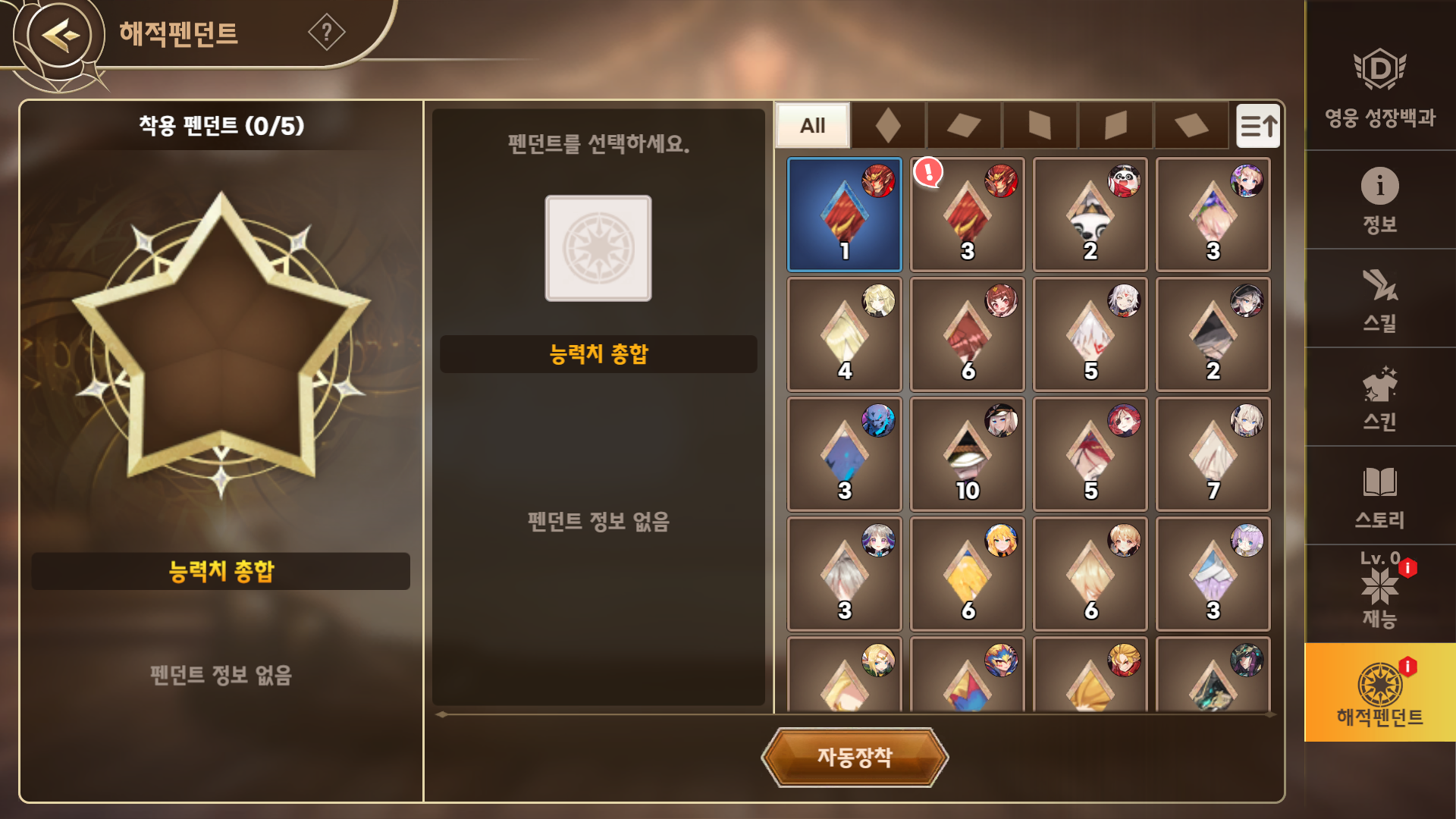Viewport: 1456px width, 819px height.
Task: Open the 스토리 (story) sidebar panel
Action: tap(1382, 493)
